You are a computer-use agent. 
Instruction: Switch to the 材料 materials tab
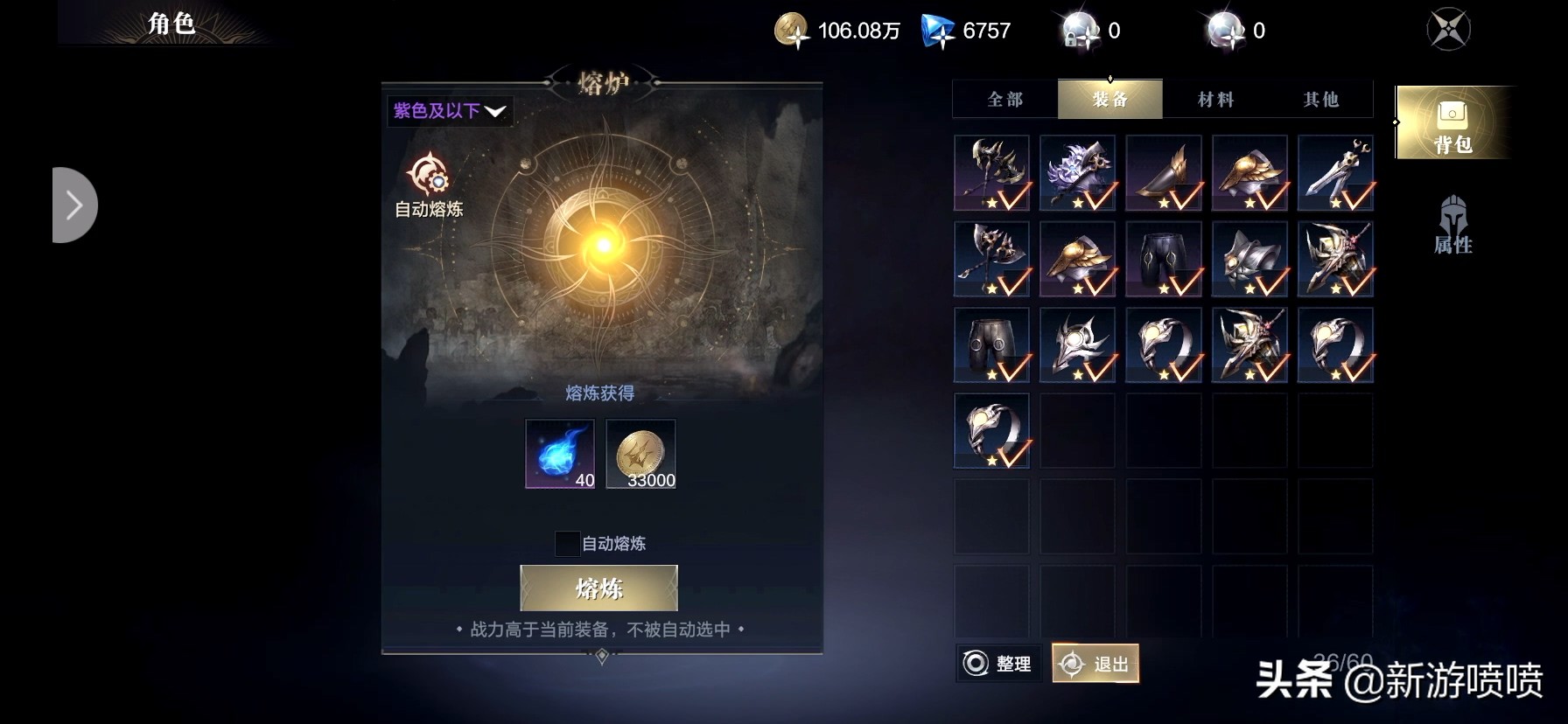1214,99
